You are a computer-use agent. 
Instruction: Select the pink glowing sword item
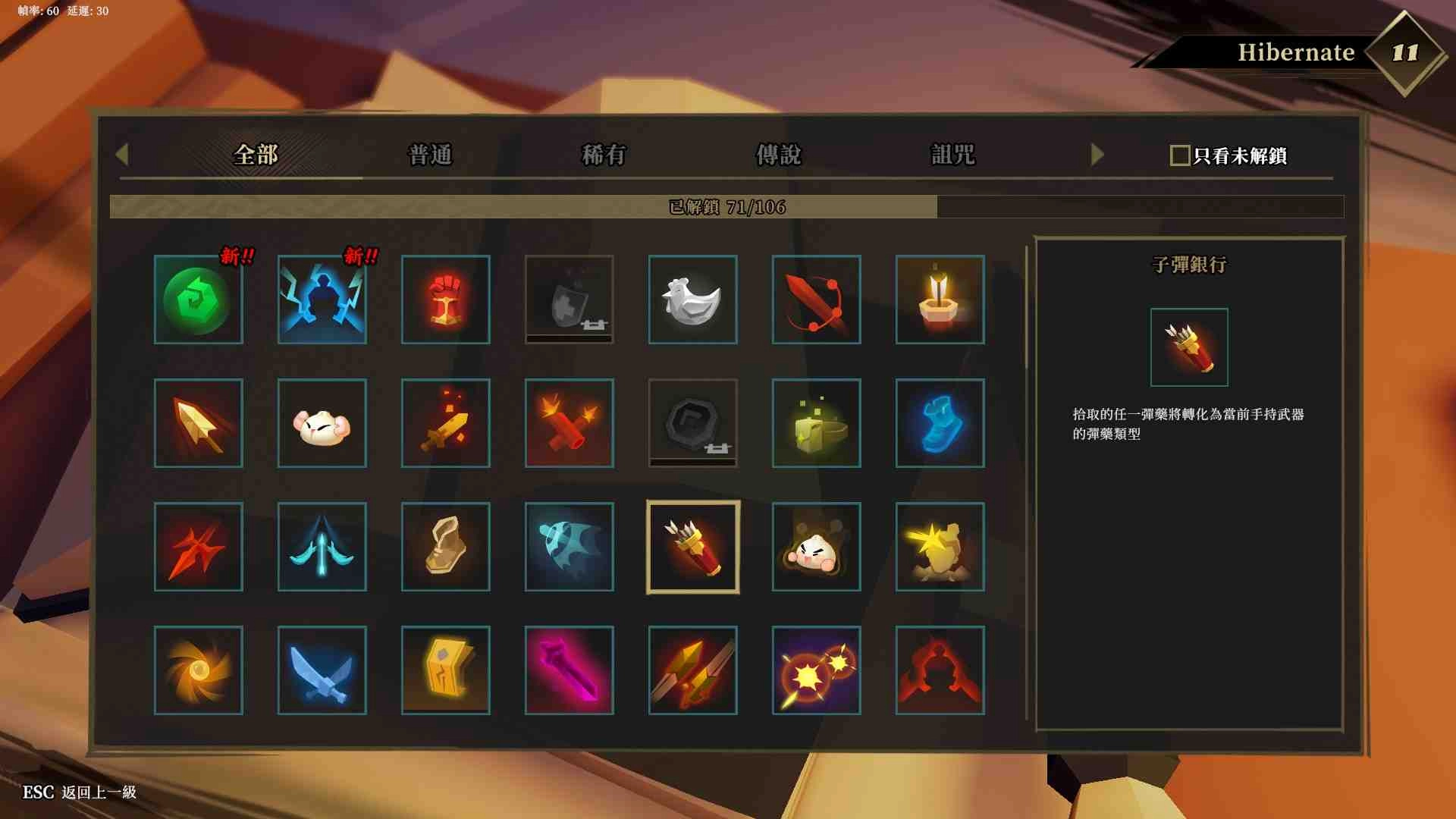(x=569, y=670)
